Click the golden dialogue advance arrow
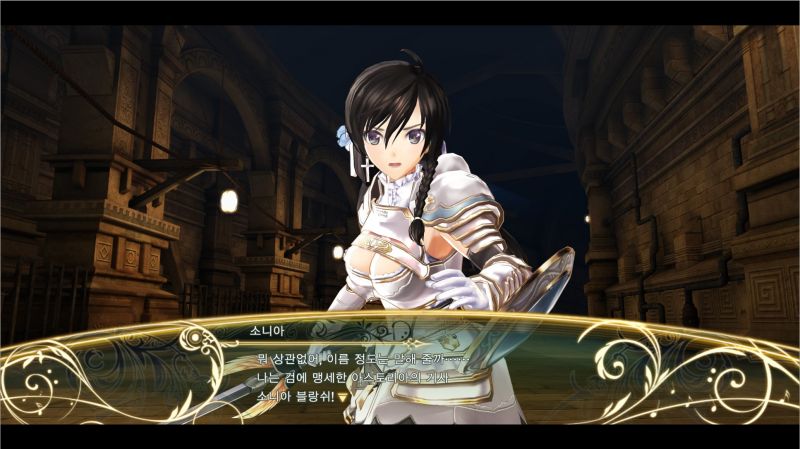This screenshot has width=800, height=449. (x=342, y=396)
